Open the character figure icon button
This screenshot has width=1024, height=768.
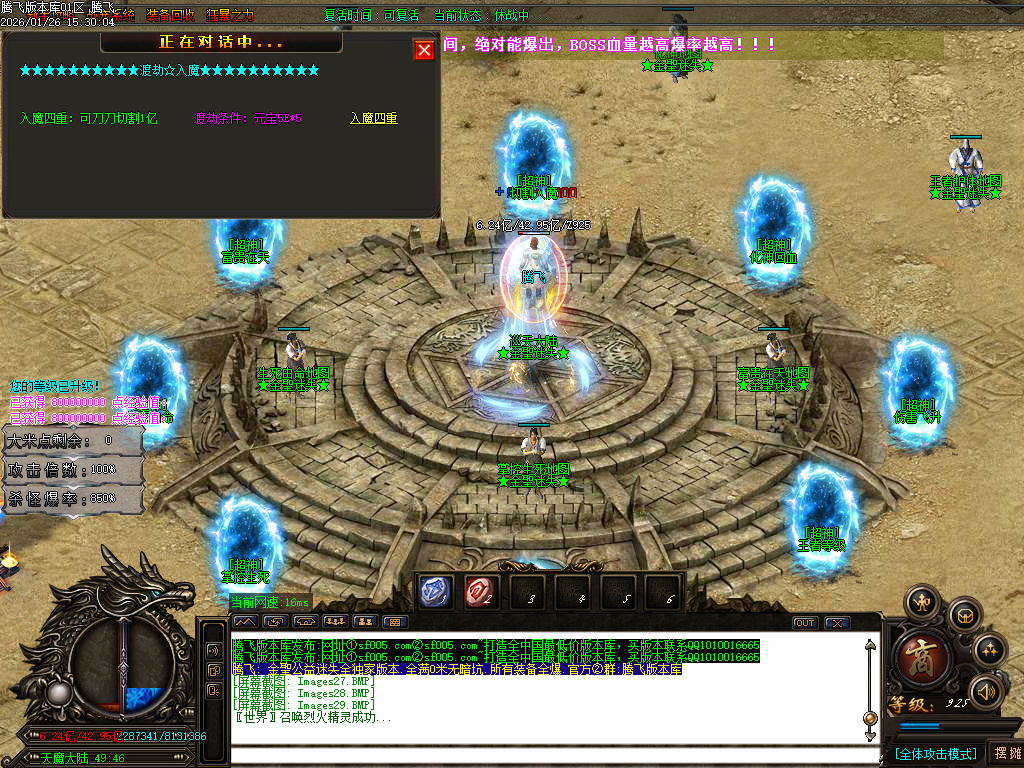point(921,602)
